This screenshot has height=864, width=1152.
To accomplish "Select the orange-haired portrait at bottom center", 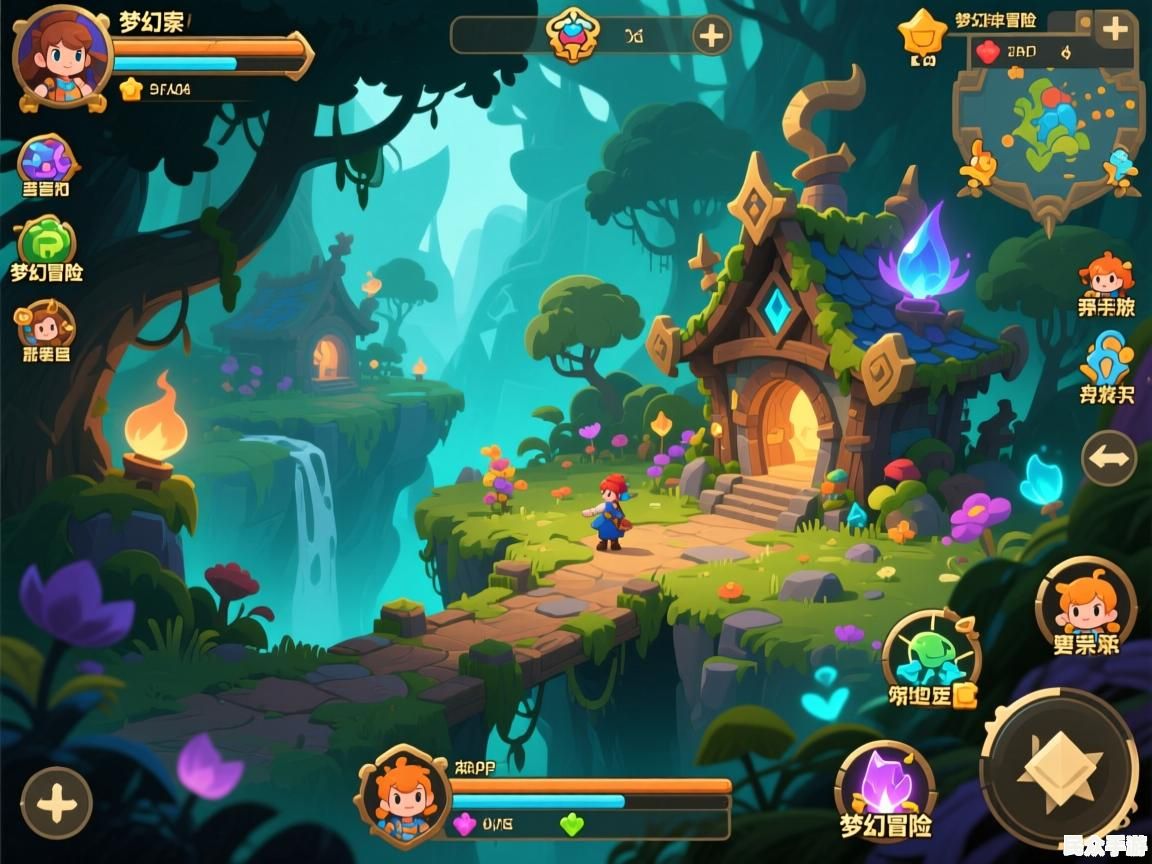I will coord(404,797).
